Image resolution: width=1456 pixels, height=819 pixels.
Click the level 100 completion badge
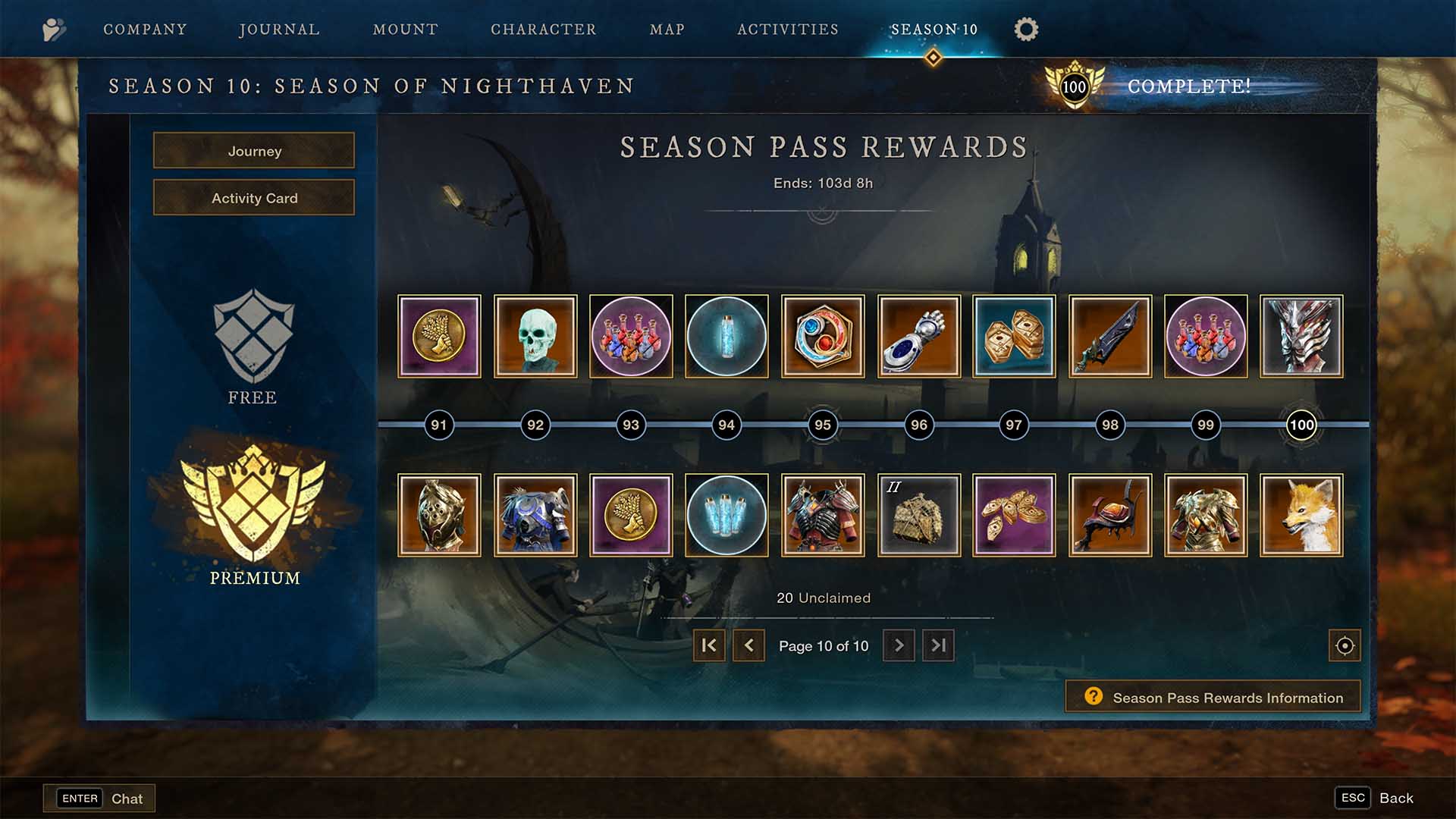click(x=1076, y=86)
